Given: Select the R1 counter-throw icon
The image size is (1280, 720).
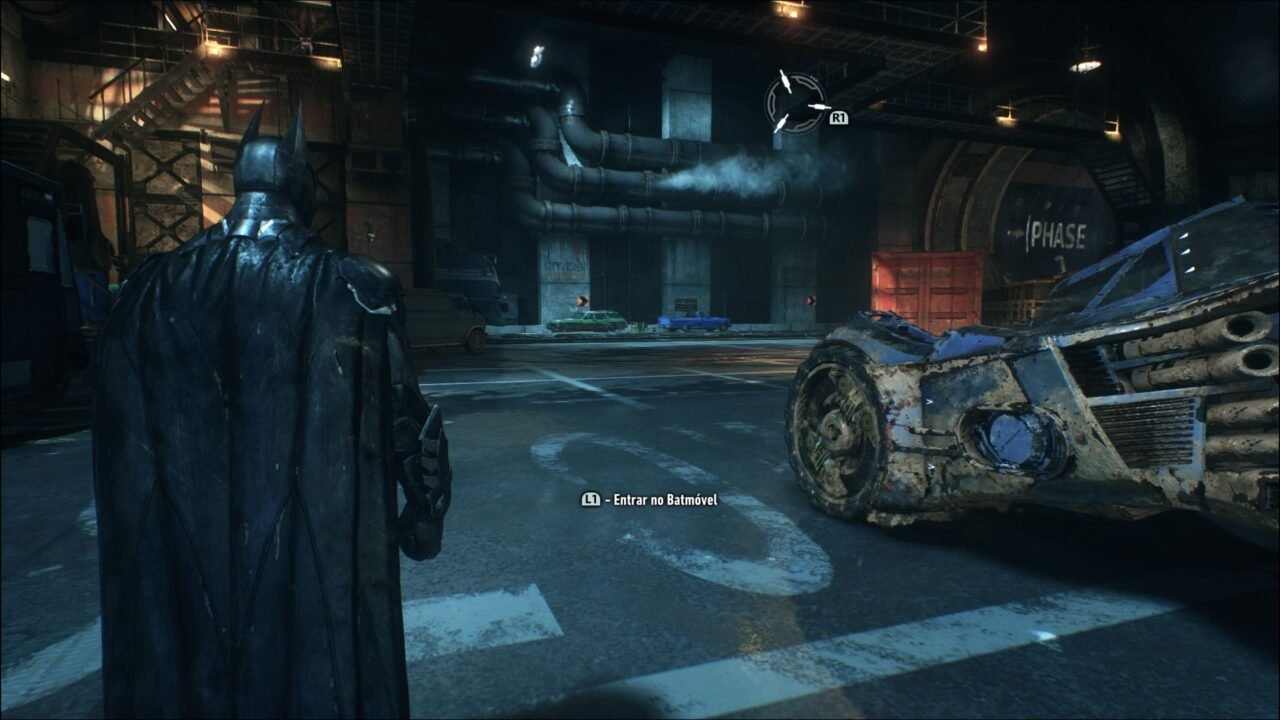Looking at the screenshot, I should 839,117.
